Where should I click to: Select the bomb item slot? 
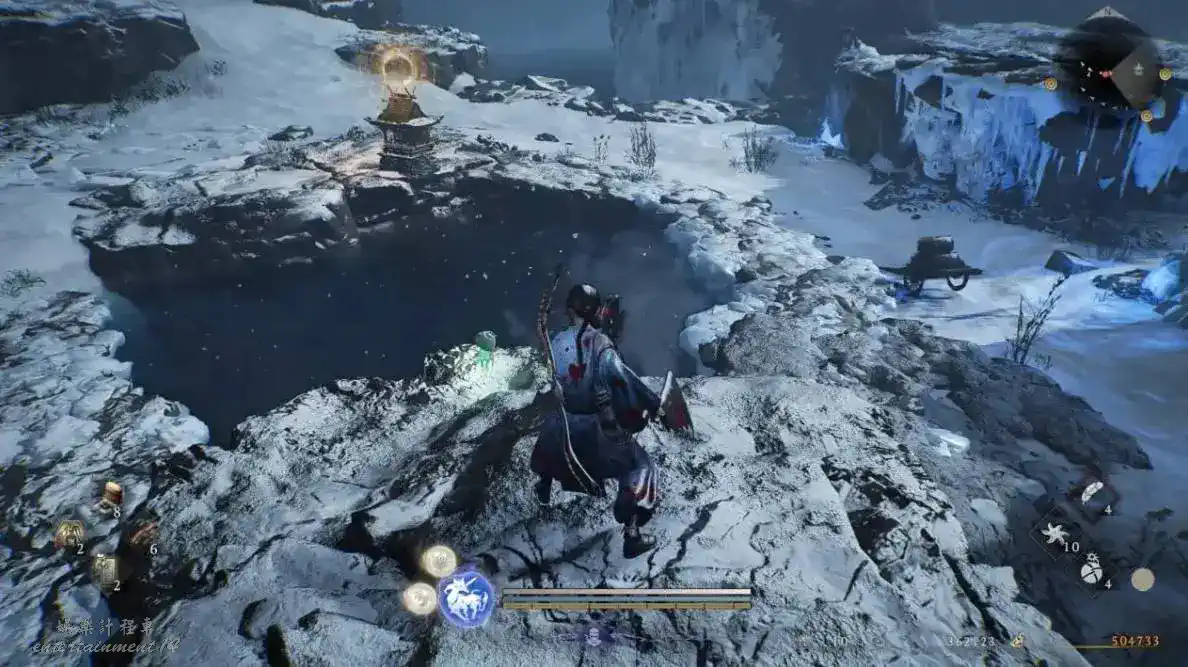click(x=1093, y=570)
